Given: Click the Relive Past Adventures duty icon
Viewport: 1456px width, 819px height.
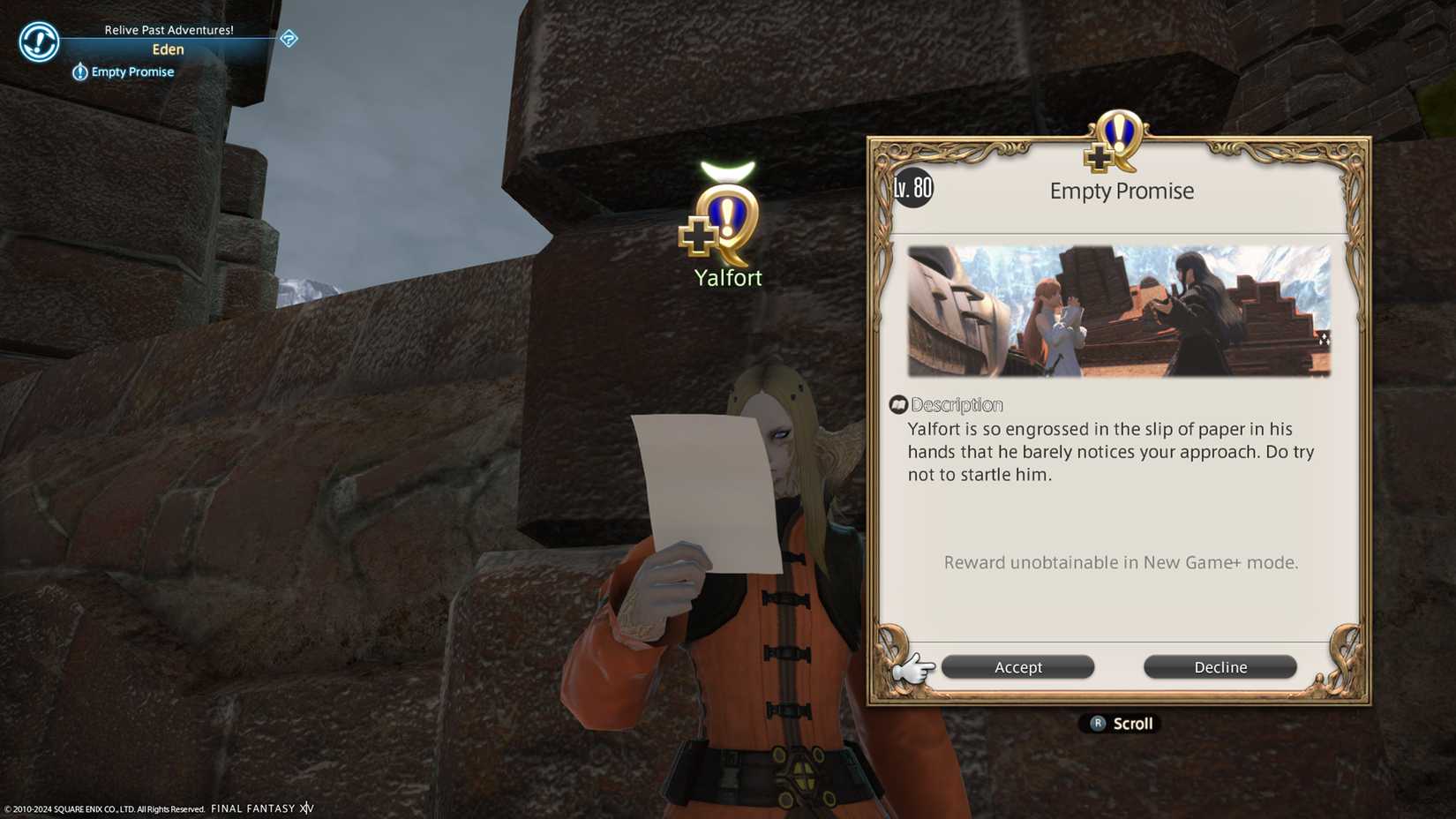Looking at the screenshot, I should click(x=37, y=41).
